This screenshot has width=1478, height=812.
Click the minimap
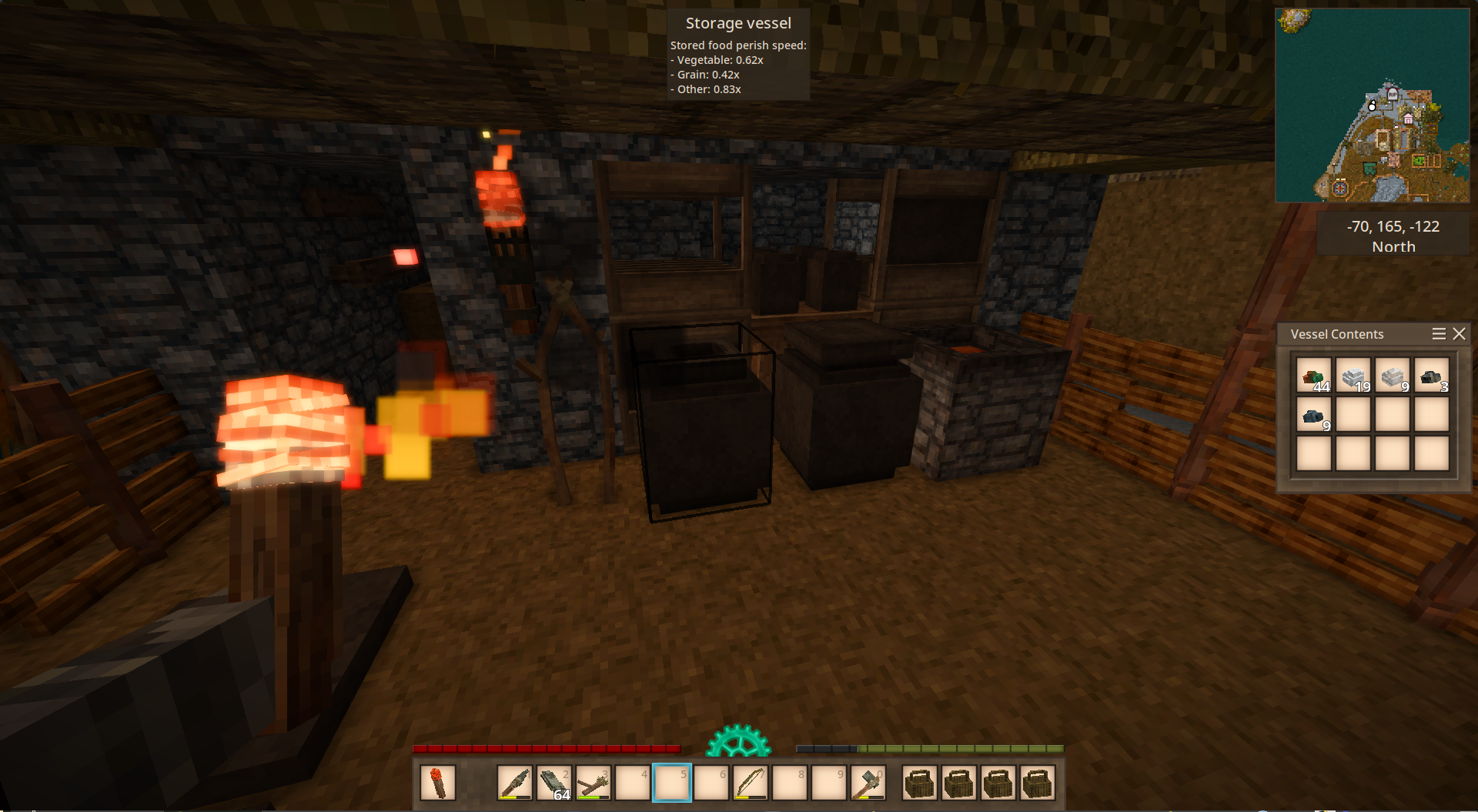coord(1372,105)
